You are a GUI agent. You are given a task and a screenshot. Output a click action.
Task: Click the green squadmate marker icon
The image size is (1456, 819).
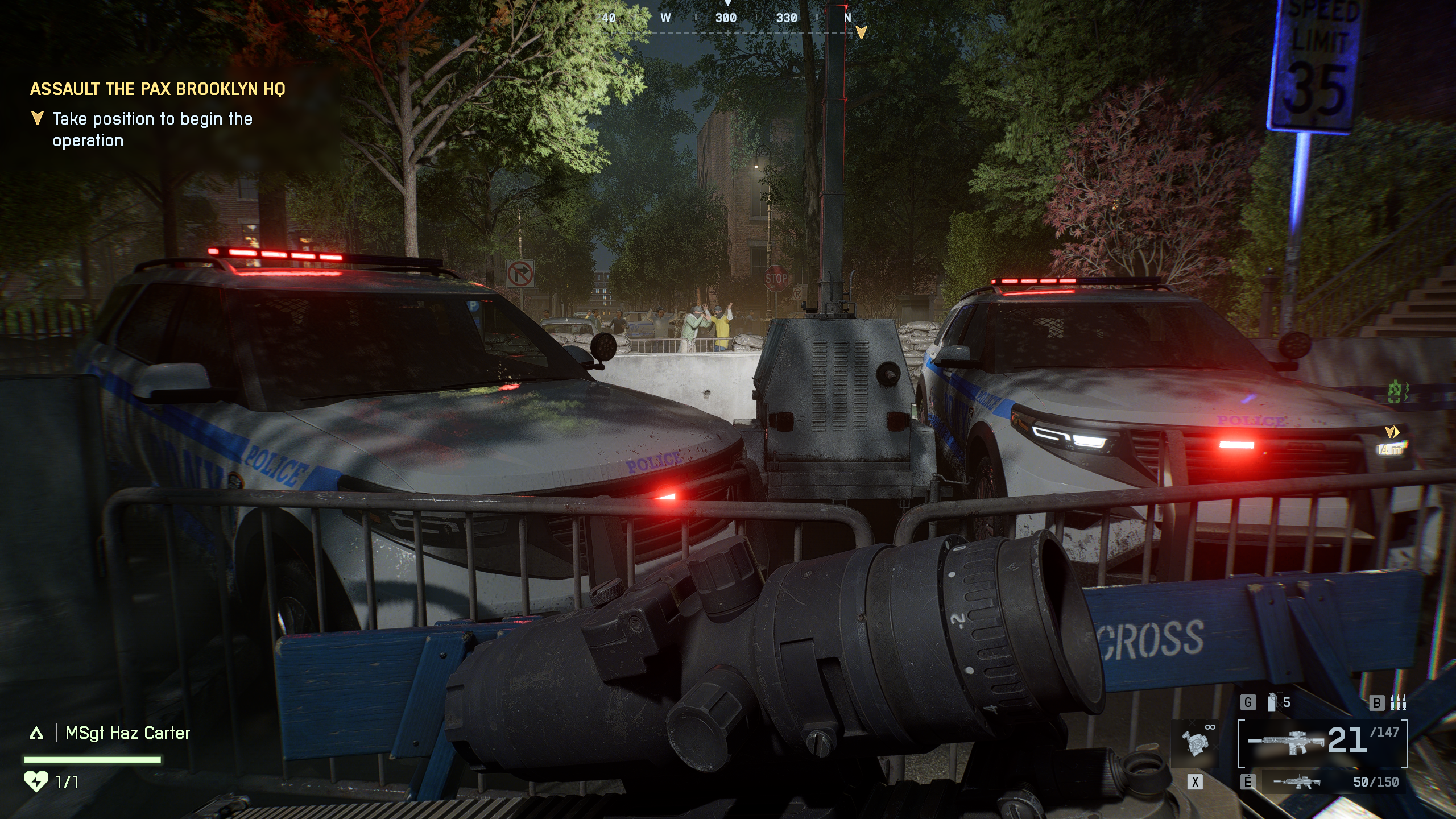(x=1395, y=392)
